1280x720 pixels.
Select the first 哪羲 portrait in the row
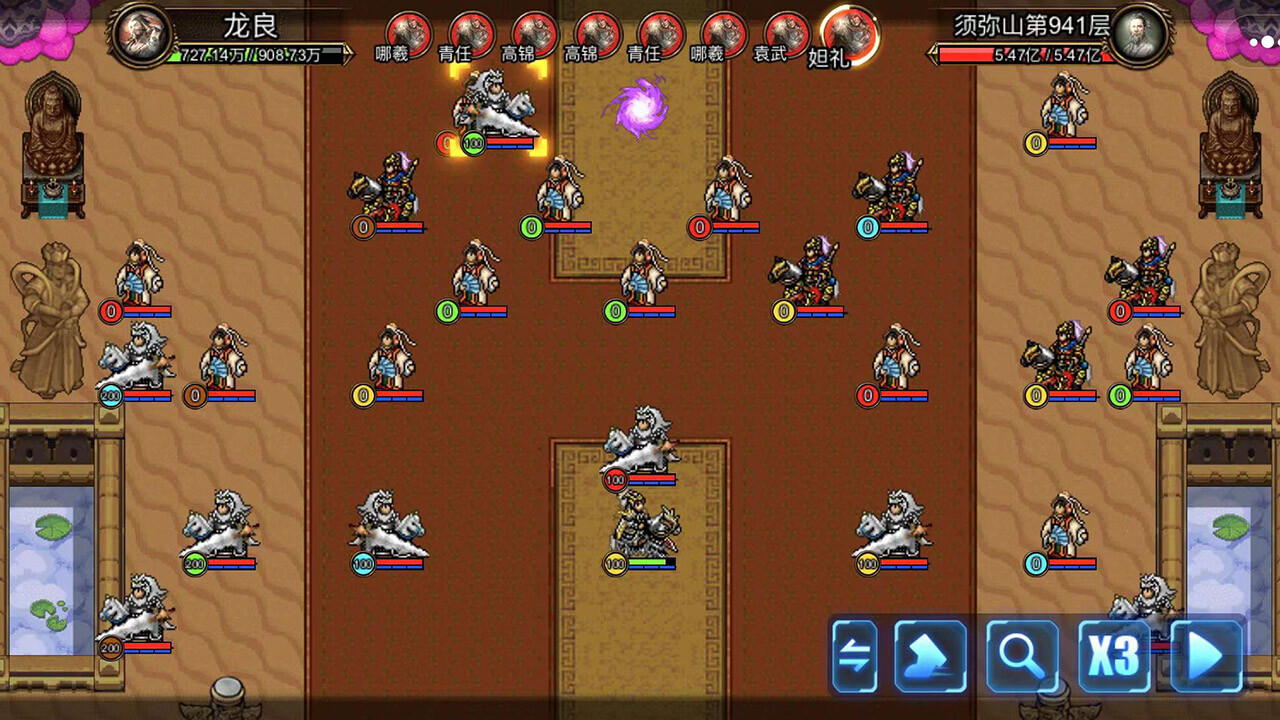point(408,30)
